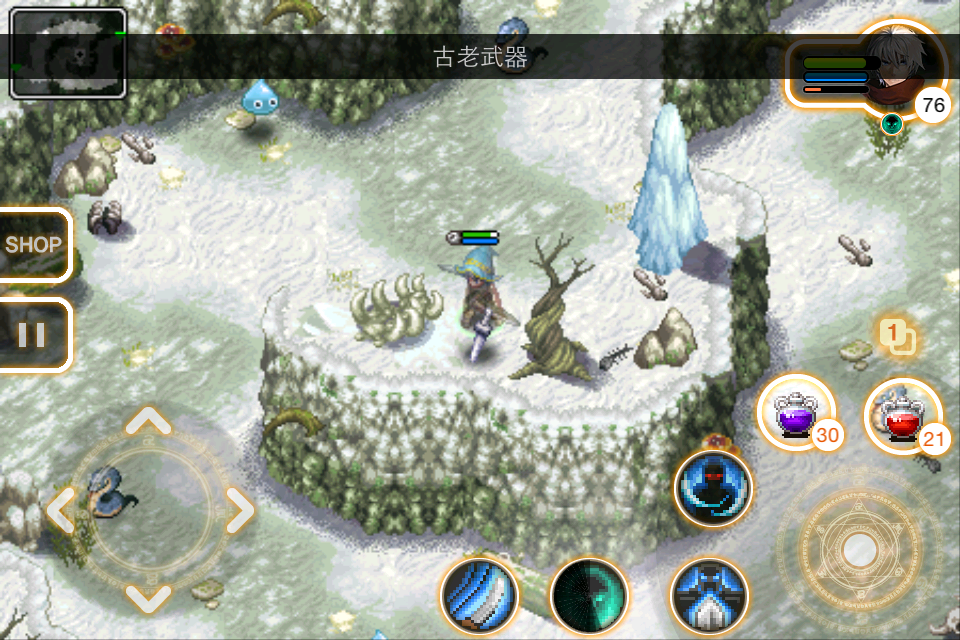Image resolution: width=960 pixels, height=640 pixels.
Task: Tap the d-pad up arrow
Action: [x=149, y=421]
